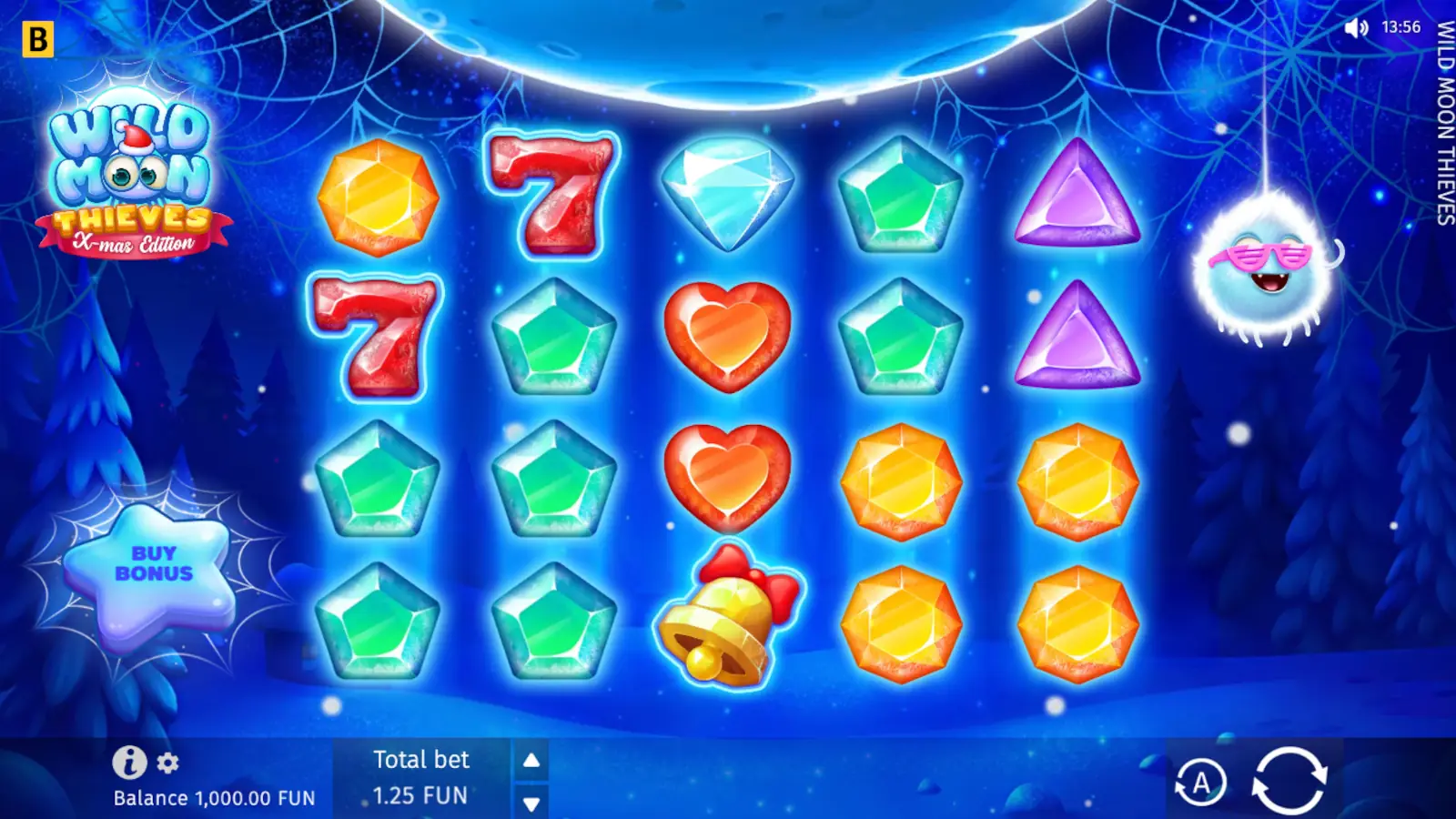1456x819 pixels.
Task: Select the B provider logo top-left
Action: coord(36,36)
